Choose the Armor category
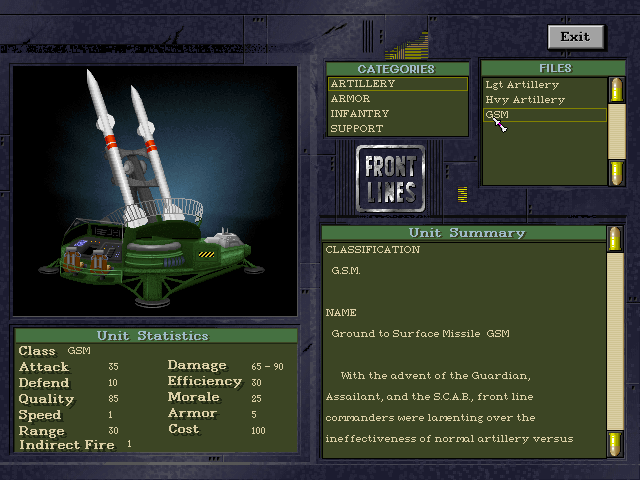 [x=397, y=99]
